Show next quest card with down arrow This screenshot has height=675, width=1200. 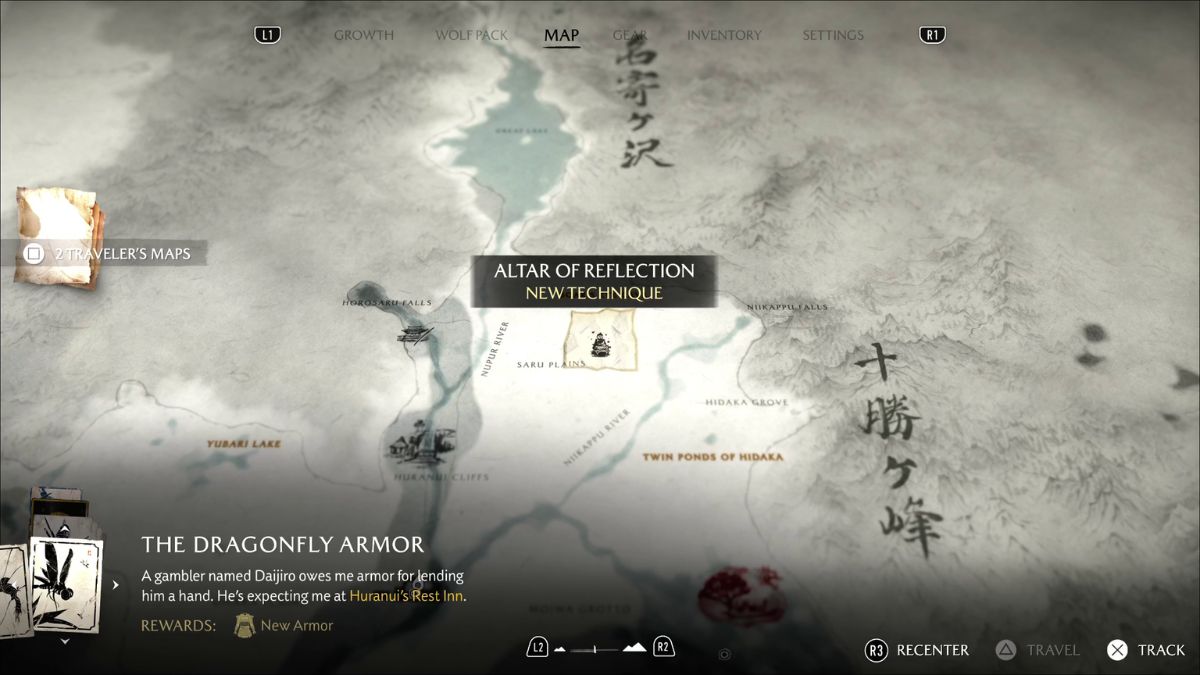(x=66, y=641)
